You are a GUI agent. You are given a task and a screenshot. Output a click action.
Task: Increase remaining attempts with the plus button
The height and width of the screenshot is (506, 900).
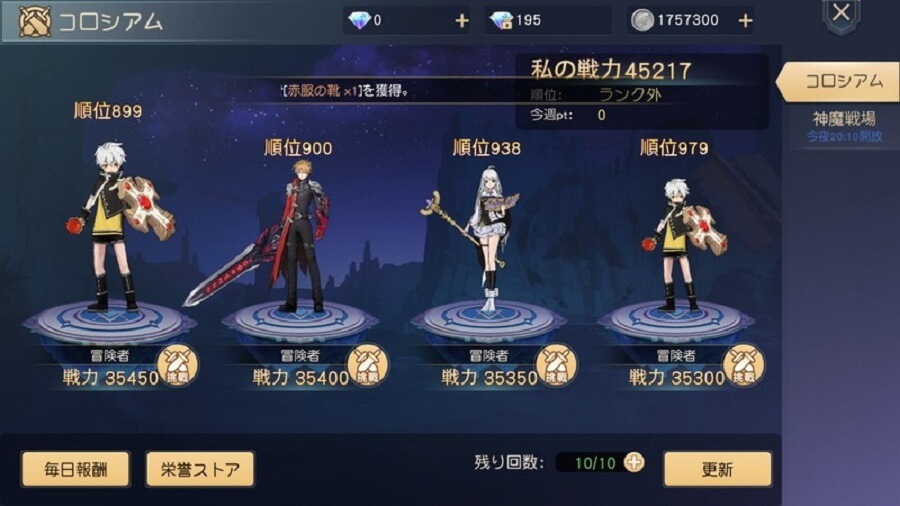pyautogui.click(x=634, y=462)
